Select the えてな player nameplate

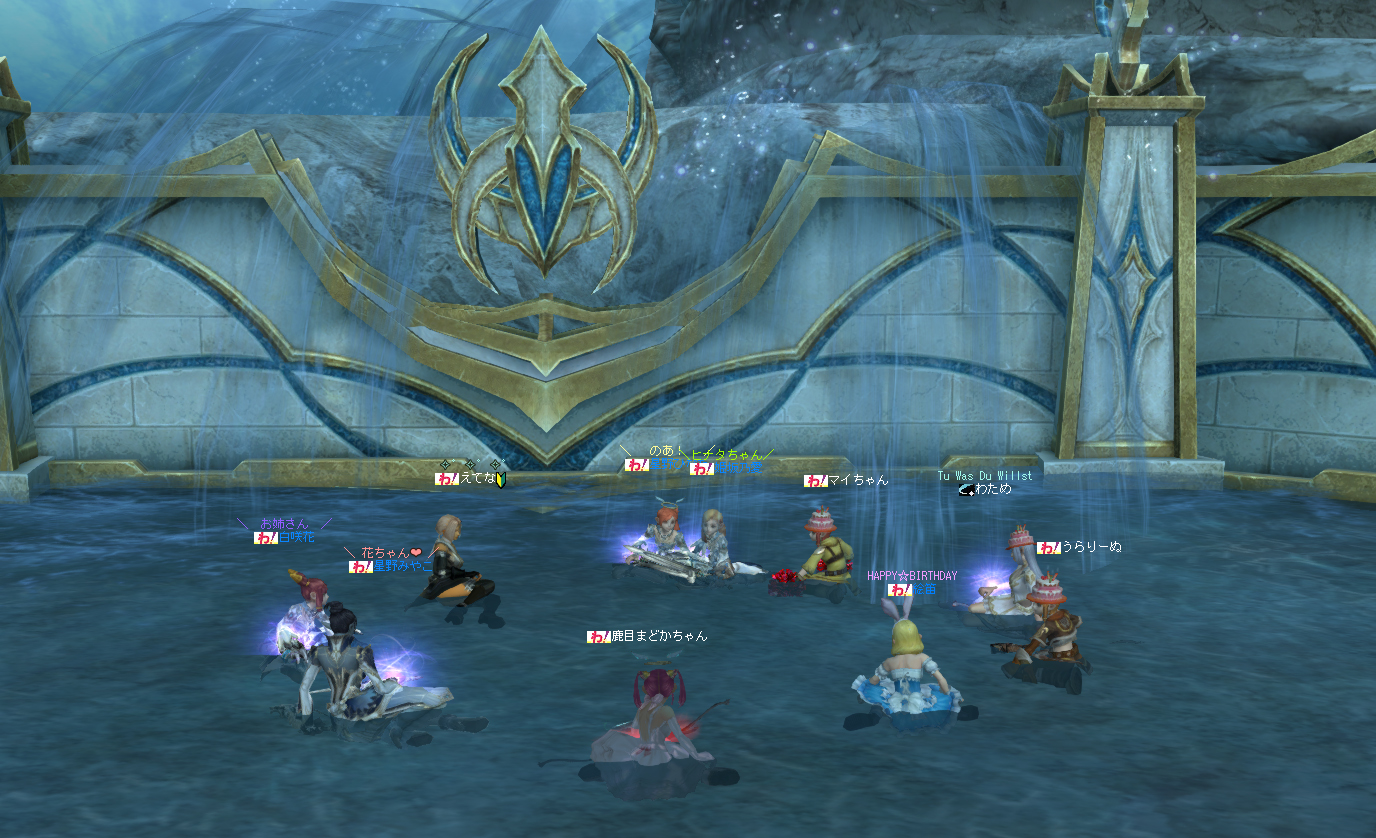coord(477,479)
